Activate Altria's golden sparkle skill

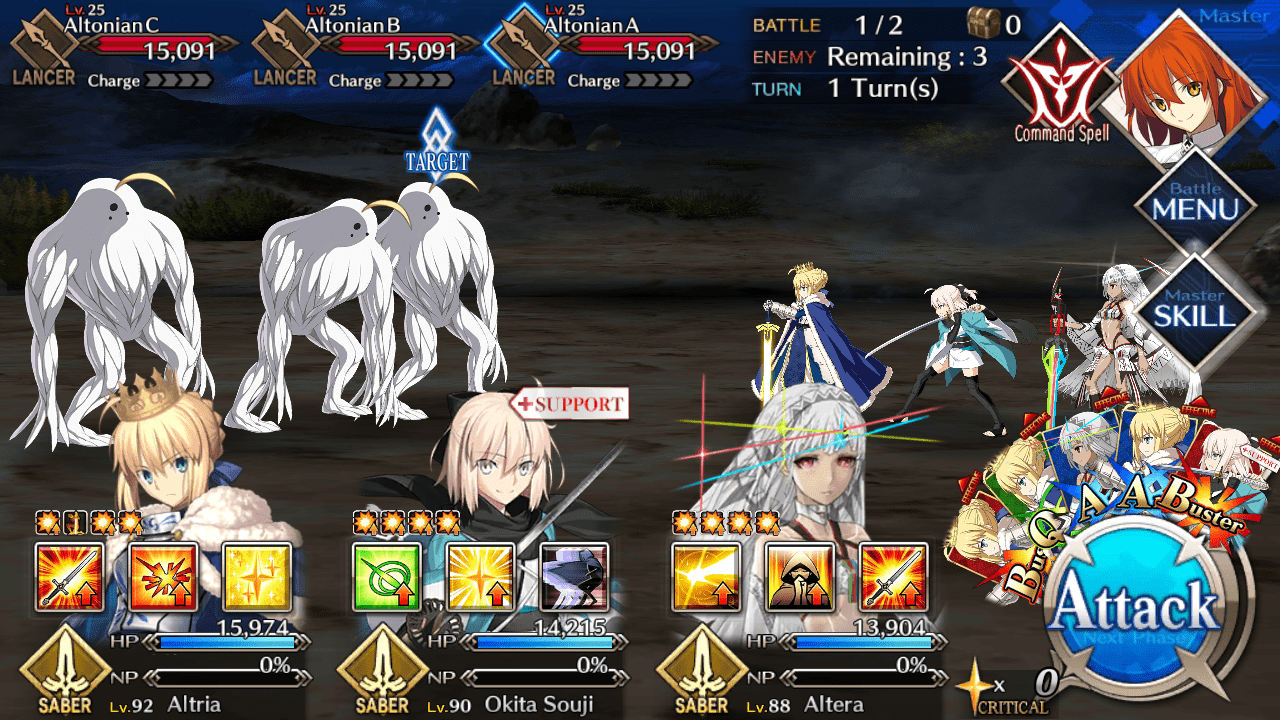click(256, 577)
